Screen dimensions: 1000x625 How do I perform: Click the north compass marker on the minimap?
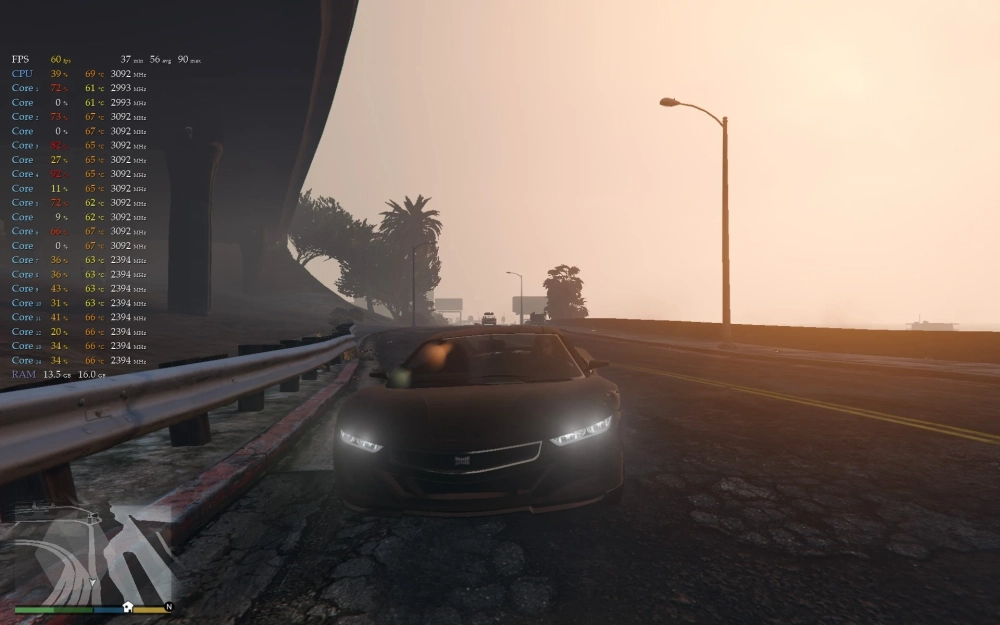pyautogui.click(x=169, y=607)
